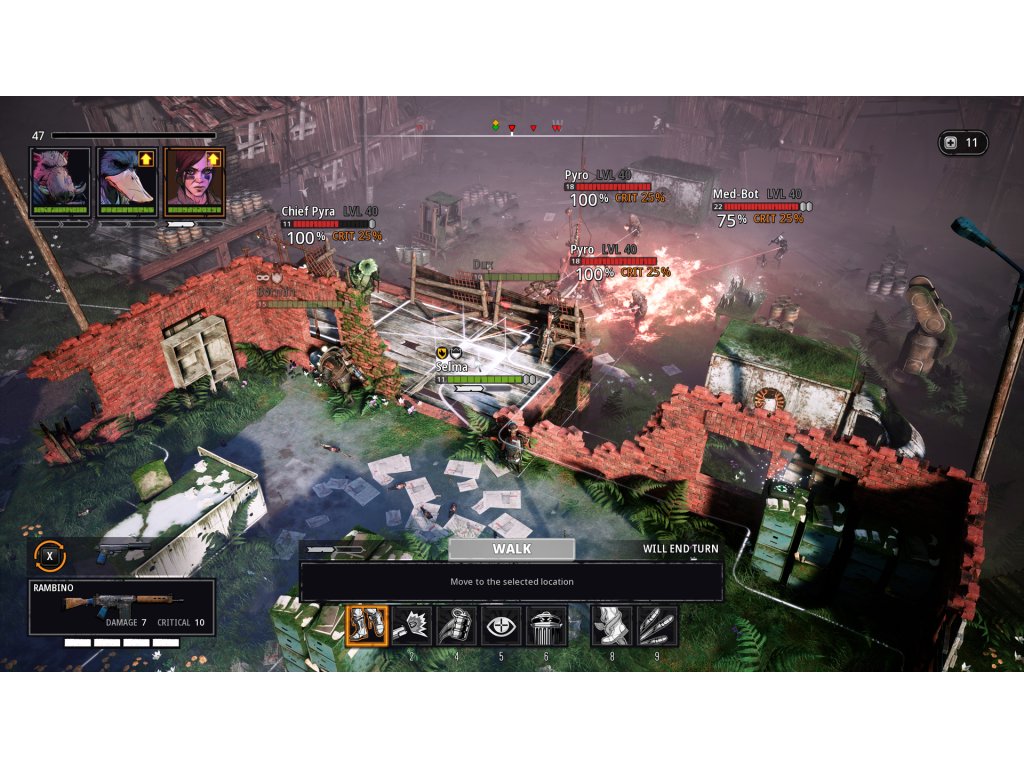This screenshot has height=768, width=1024.
Task: Click the bullets reload ability
Action: coord(657,626)
